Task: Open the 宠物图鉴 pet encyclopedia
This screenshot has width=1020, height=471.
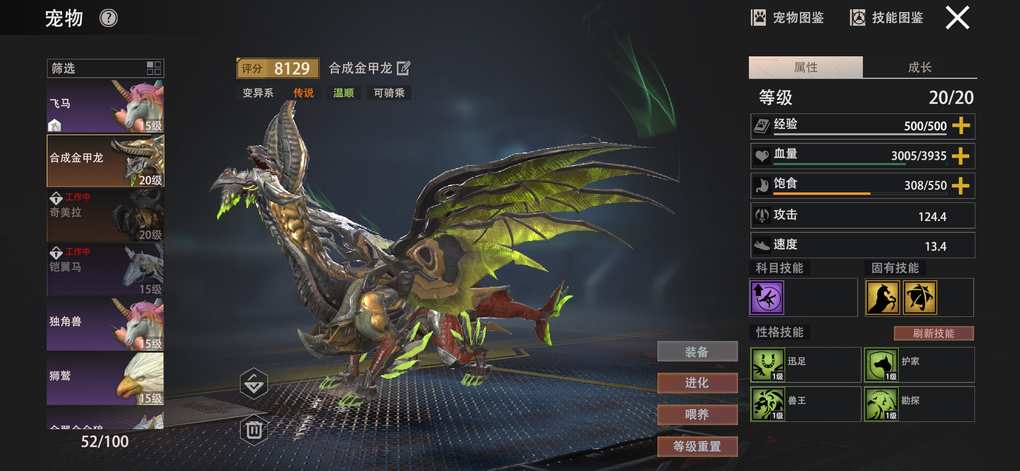Action: point(790,17)
